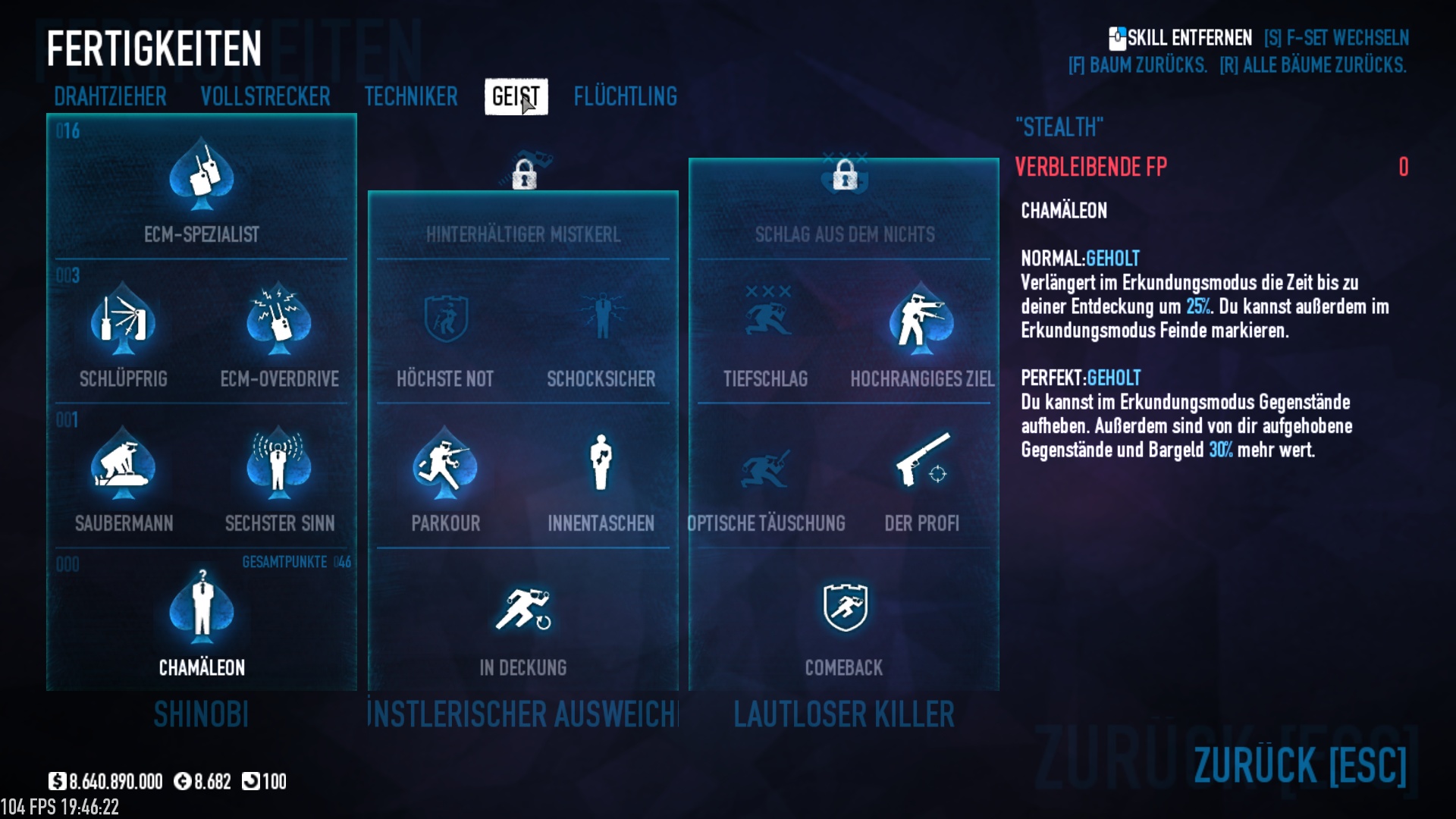Select the ECM-Spezialist skill

(202, 177)
